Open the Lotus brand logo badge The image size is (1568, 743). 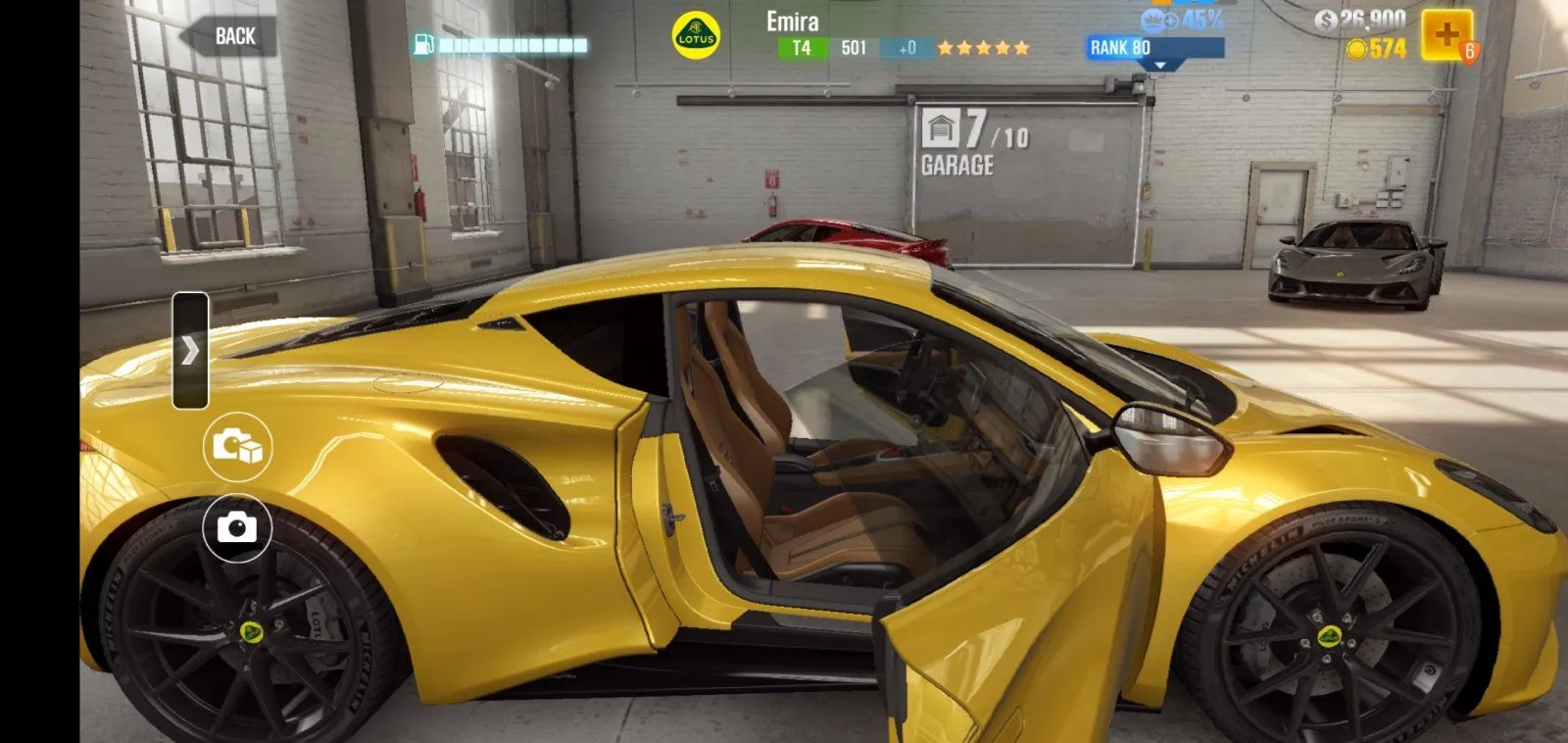(x=696, y=34)
